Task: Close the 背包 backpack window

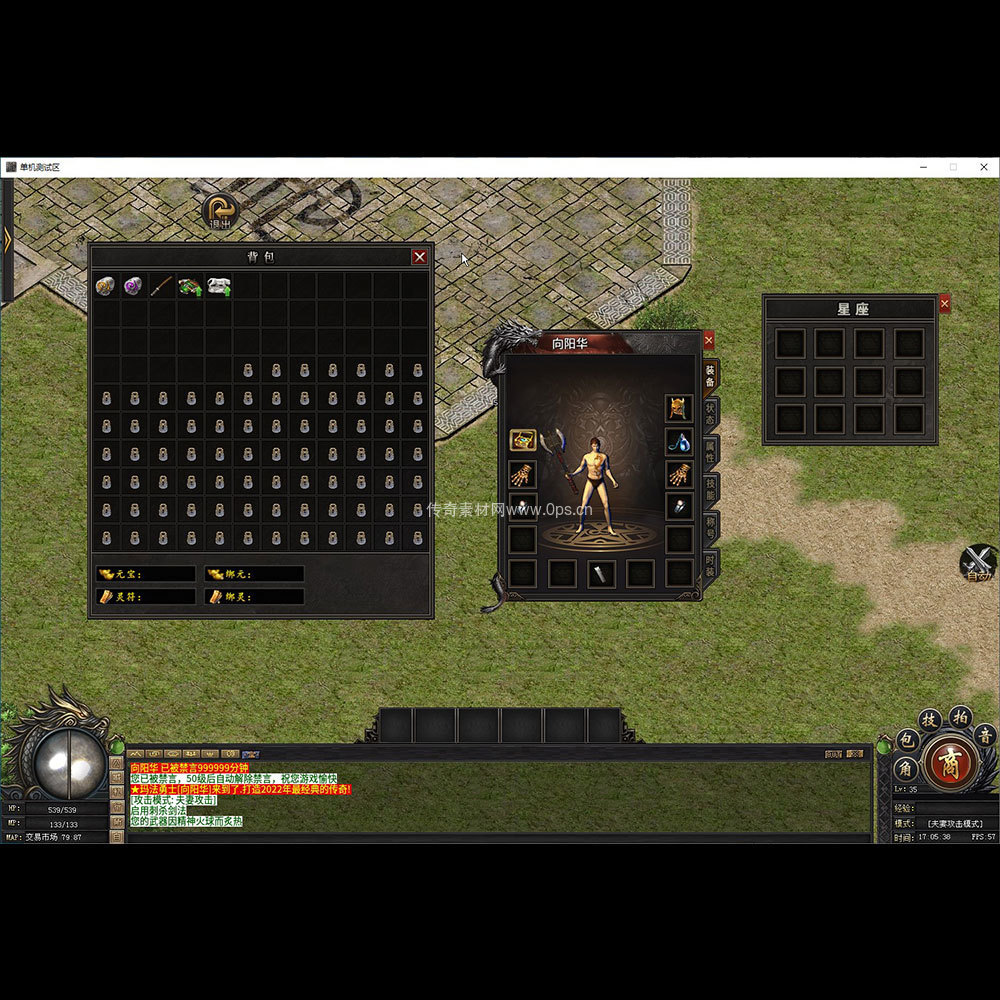Action: [420, 257]
